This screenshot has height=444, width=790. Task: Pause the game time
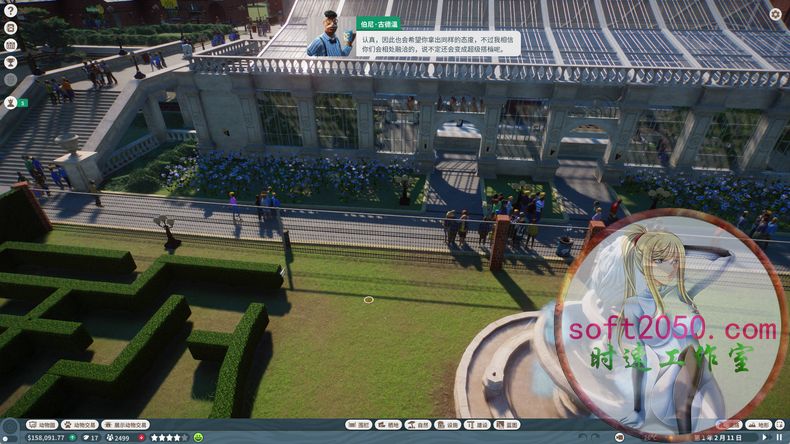779,437
